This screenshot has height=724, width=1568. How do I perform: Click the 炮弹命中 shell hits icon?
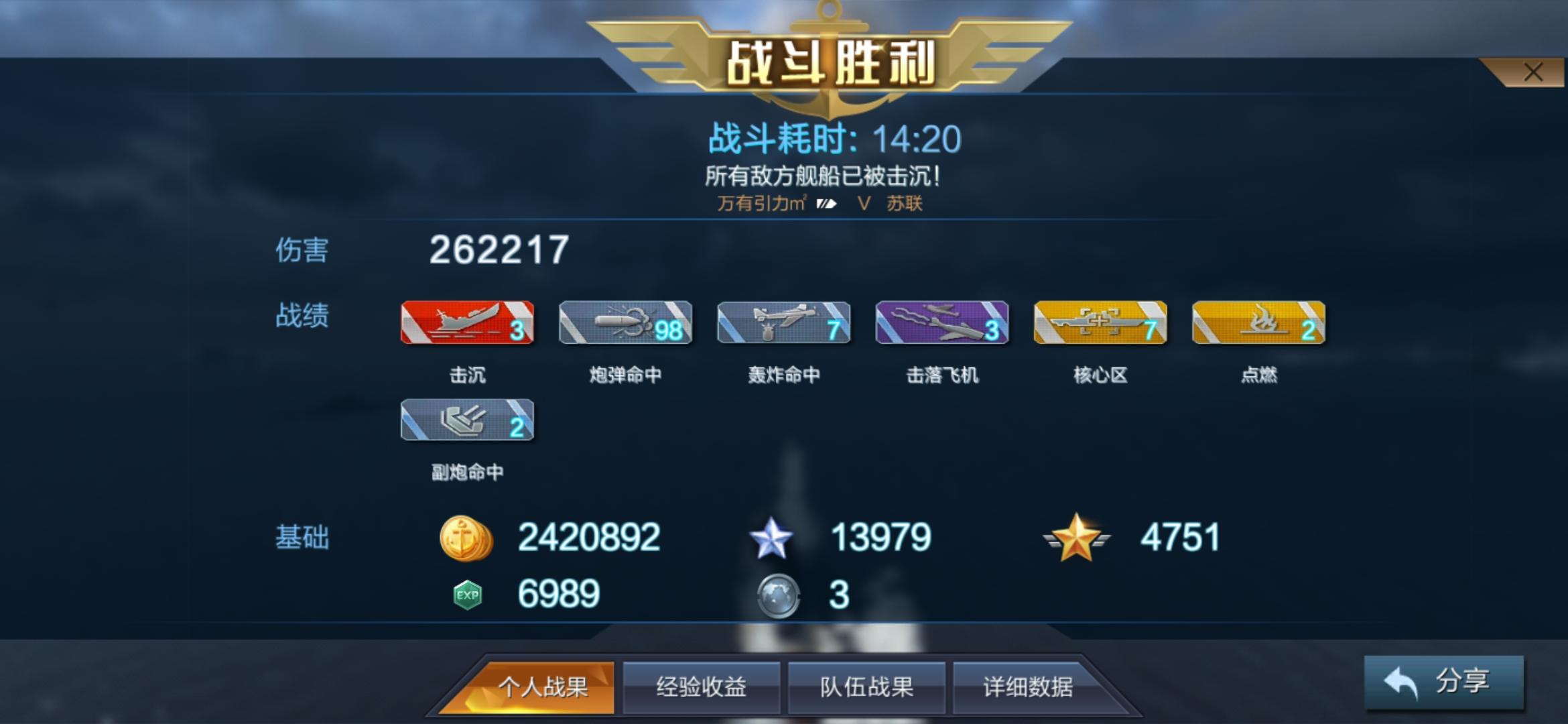pyautogui.click(x=627, y=324)
